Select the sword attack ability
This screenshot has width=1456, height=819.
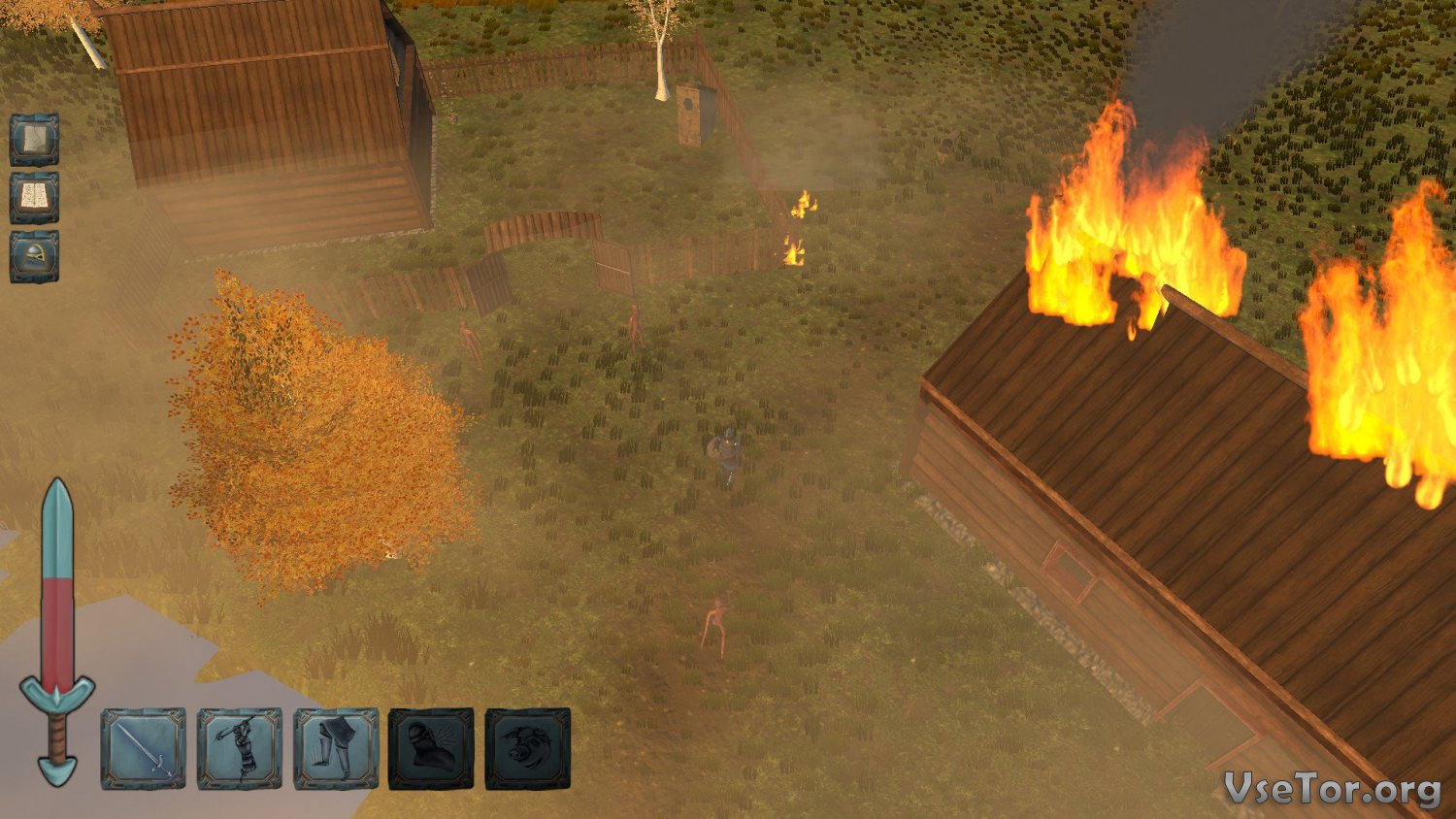143,748
